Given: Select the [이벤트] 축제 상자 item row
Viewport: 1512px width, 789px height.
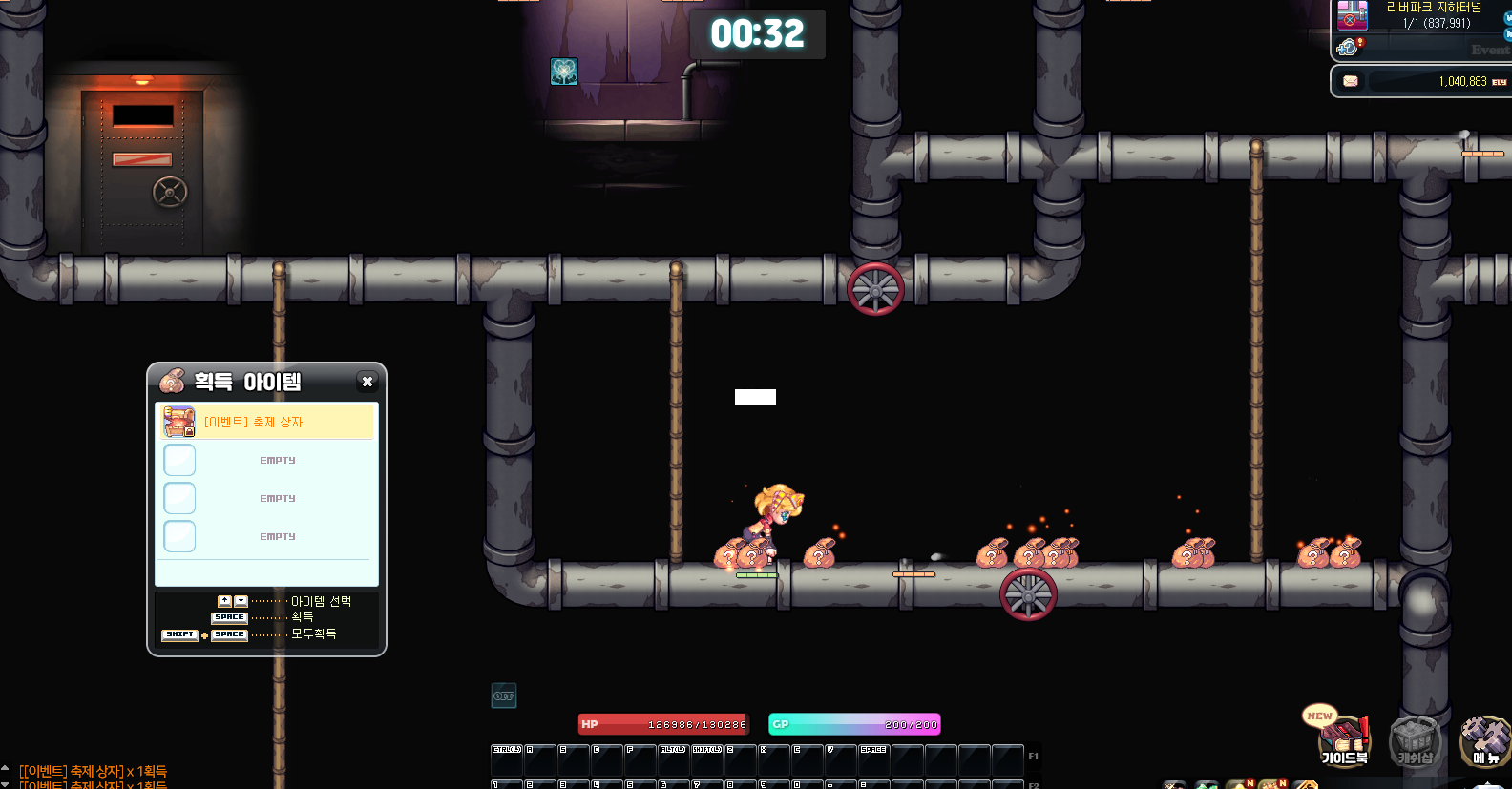Looking at the screenshot, I should click(x=266, y=422).
